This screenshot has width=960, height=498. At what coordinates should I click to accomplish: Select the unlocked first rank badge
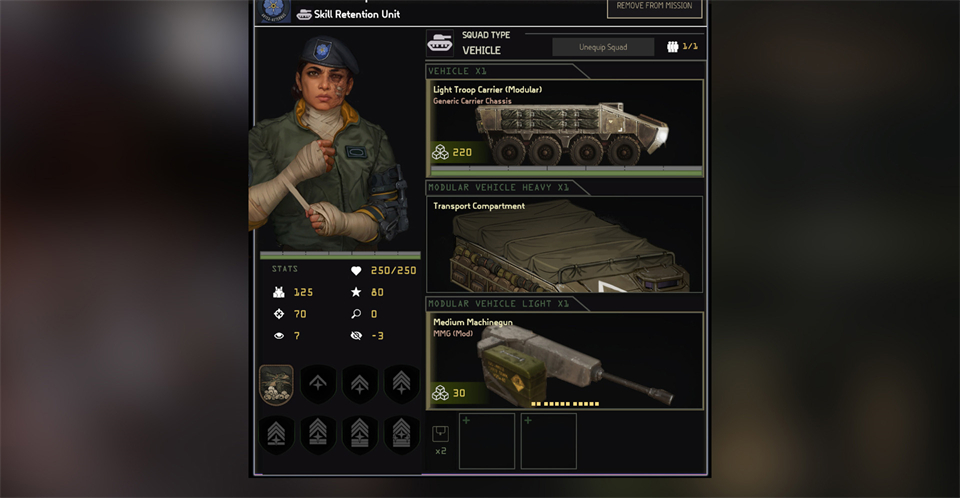(276, 385)
